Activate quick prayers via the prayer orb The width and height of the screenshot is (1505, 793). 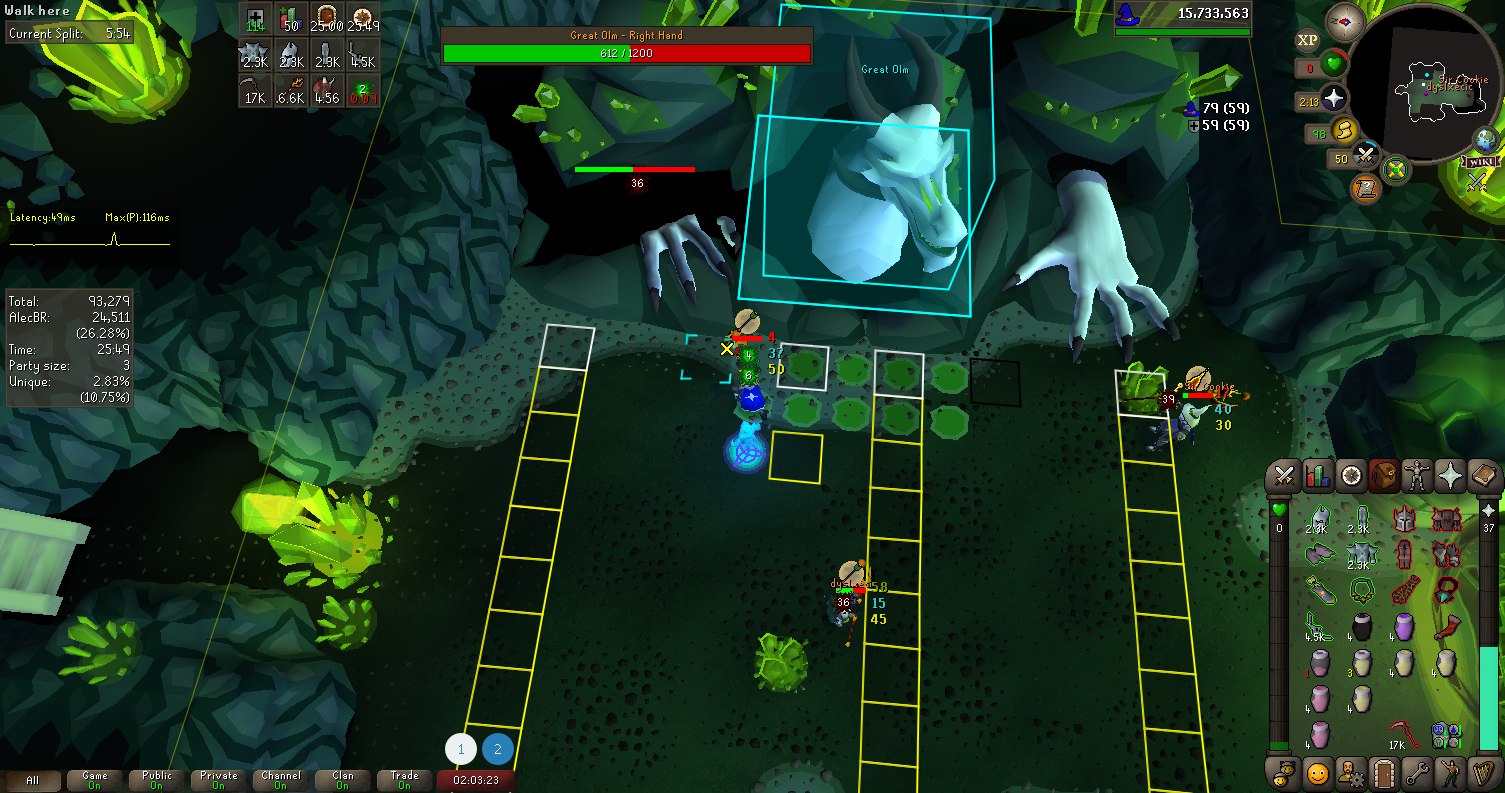(x=1334, y=99)
